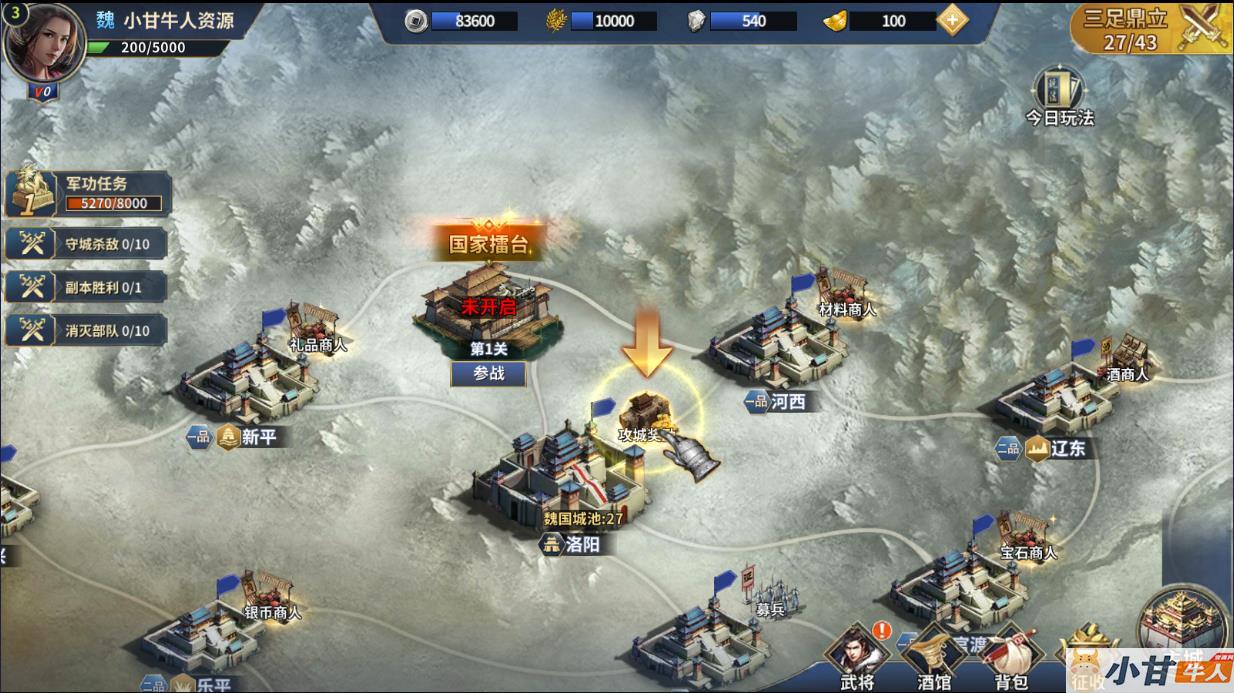Open the player avatar profile

[45, 45]
